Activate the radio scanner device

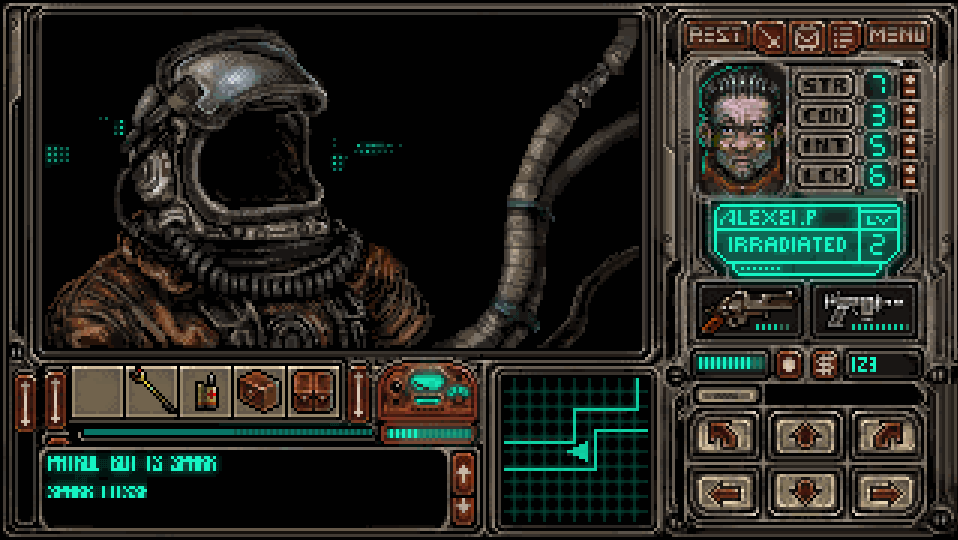(x=427, y=392)
